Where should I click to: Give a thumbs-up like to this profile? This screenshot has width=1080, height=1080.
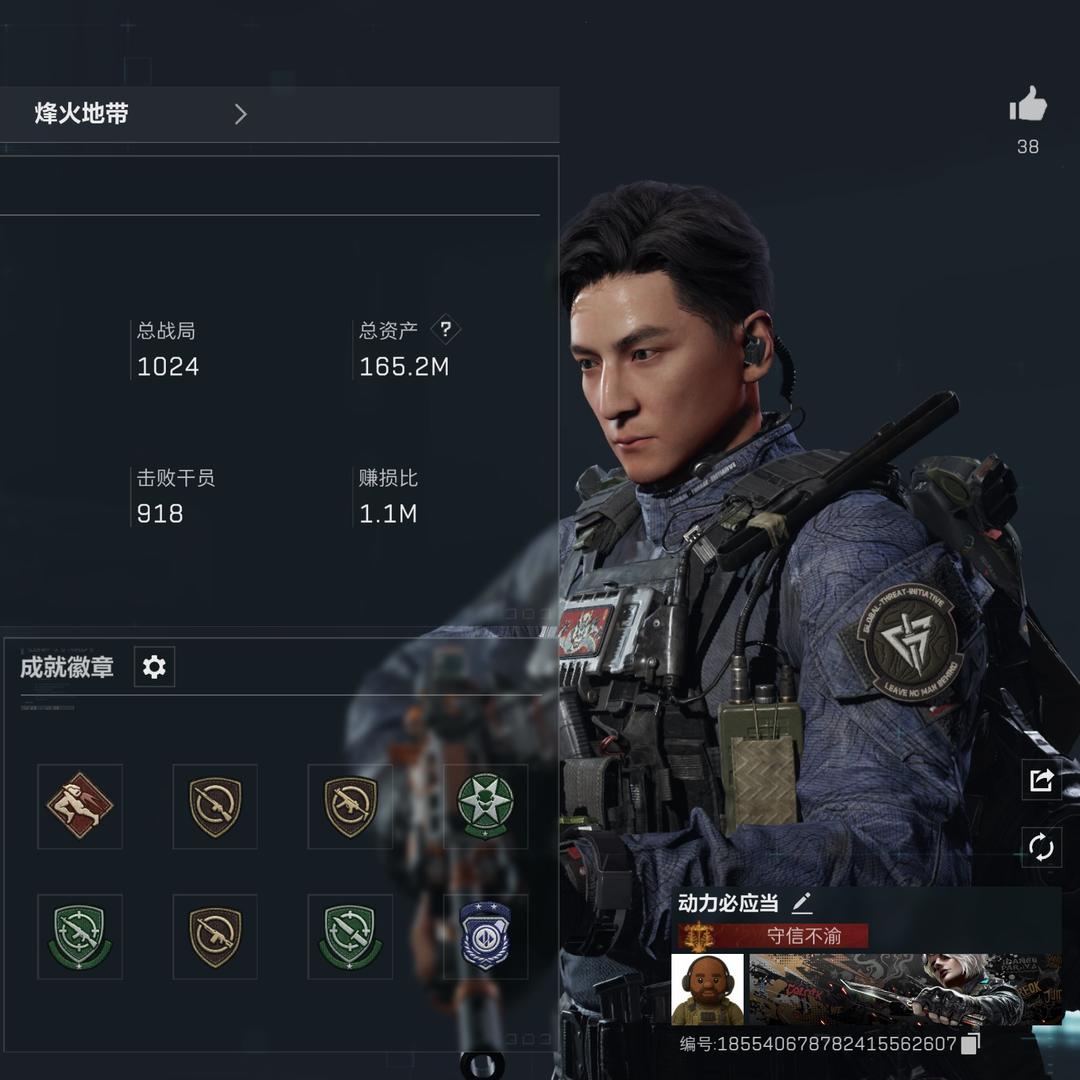point(1027,106)
